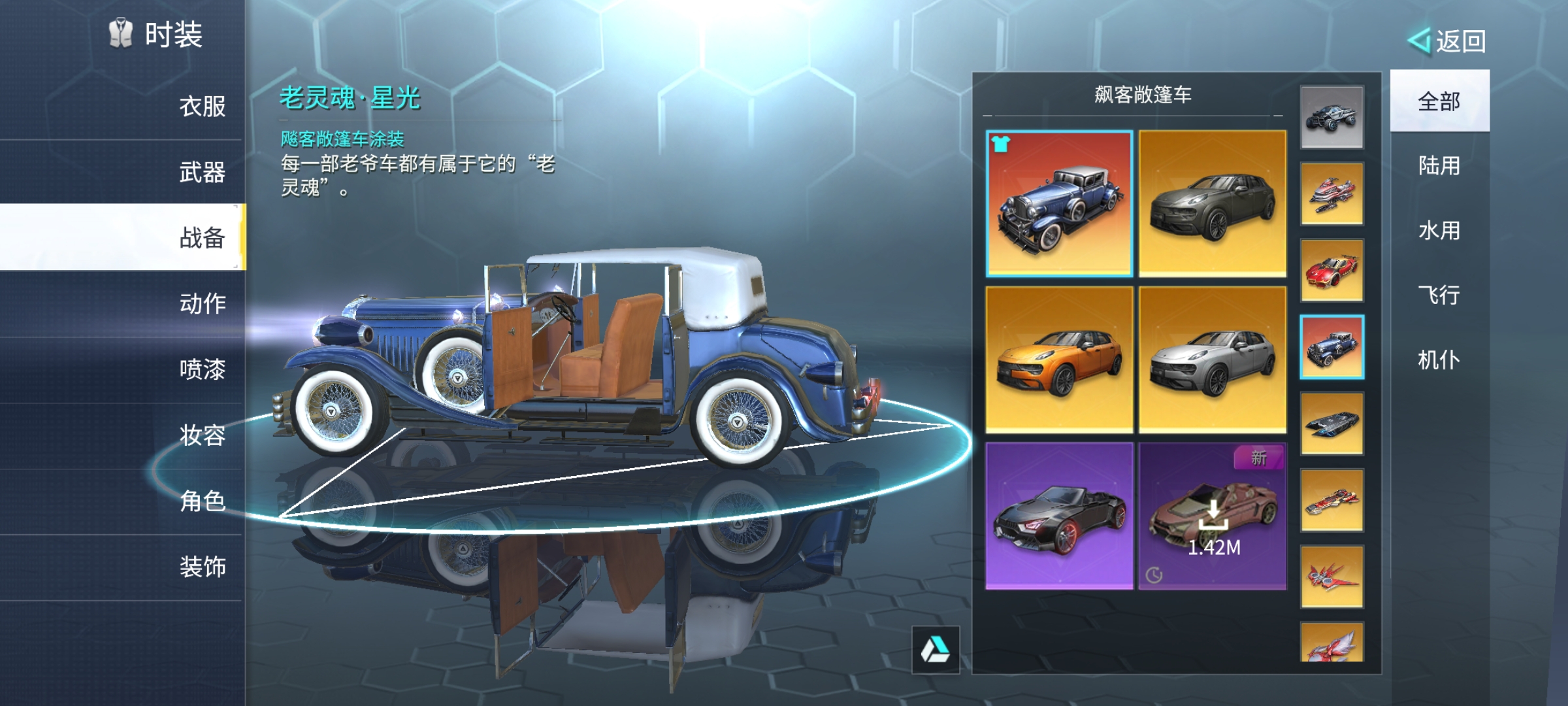1568x706 pixels.
Task: Select the red sports car vehicle thumbnail
Action: point(1331,271)
